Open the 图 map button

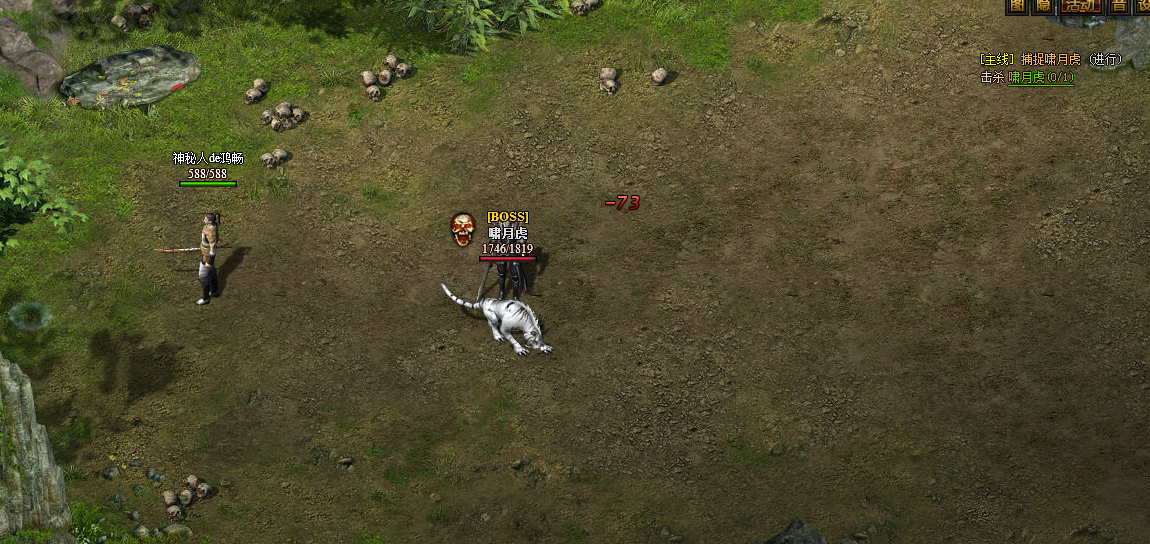pos(1017,6)
